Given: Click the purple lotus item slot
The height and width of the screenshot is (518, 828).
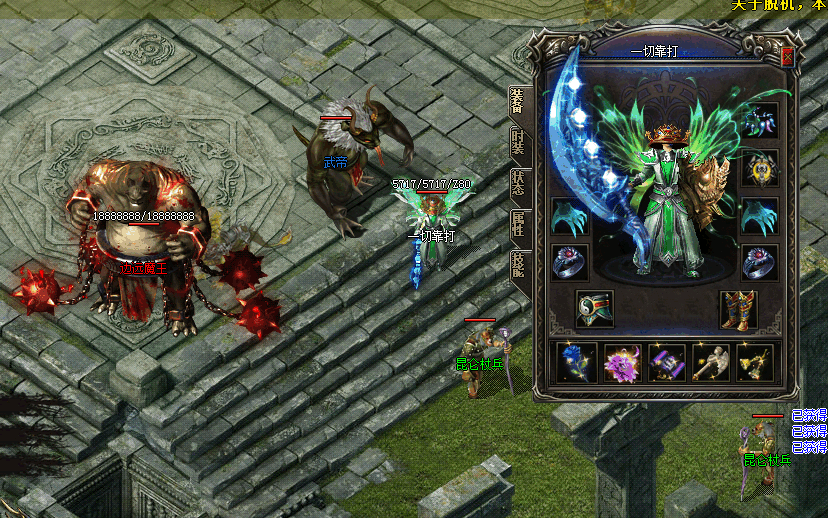Looking at the screenshot, I should tap(622, 363).
